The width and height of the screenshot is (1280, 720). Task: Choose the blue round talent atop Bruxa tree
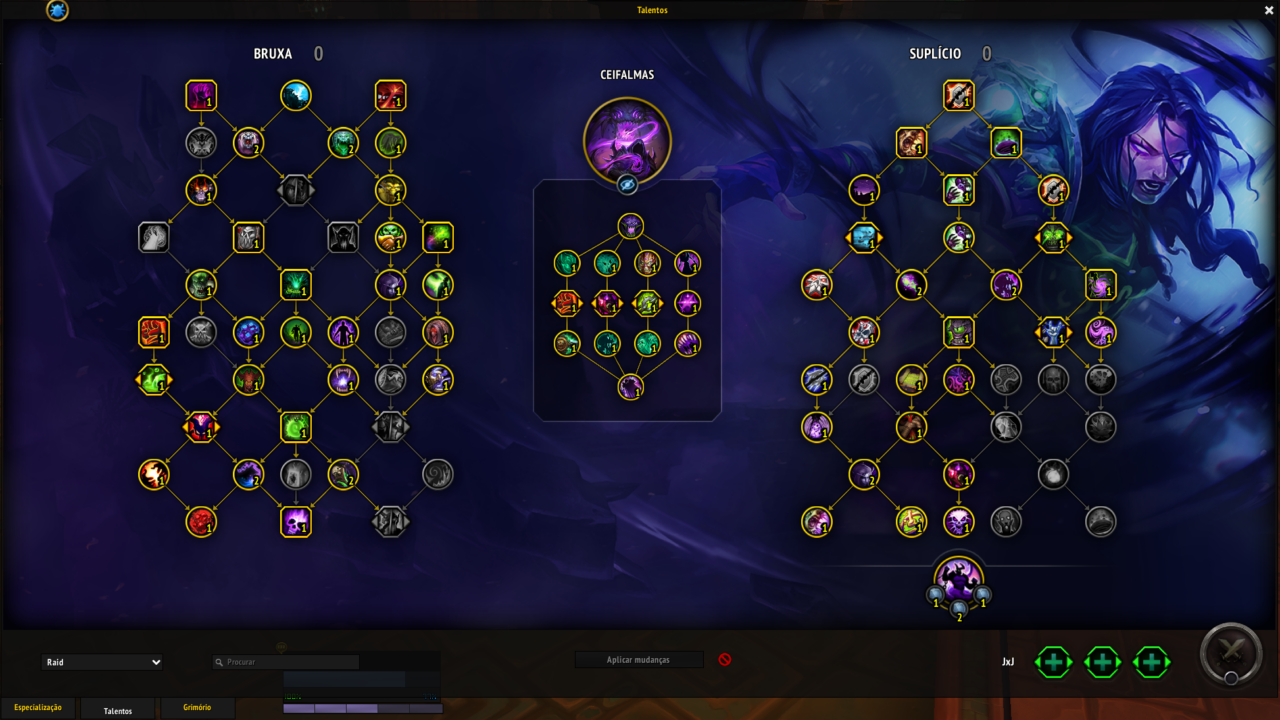tap(296, 96)
